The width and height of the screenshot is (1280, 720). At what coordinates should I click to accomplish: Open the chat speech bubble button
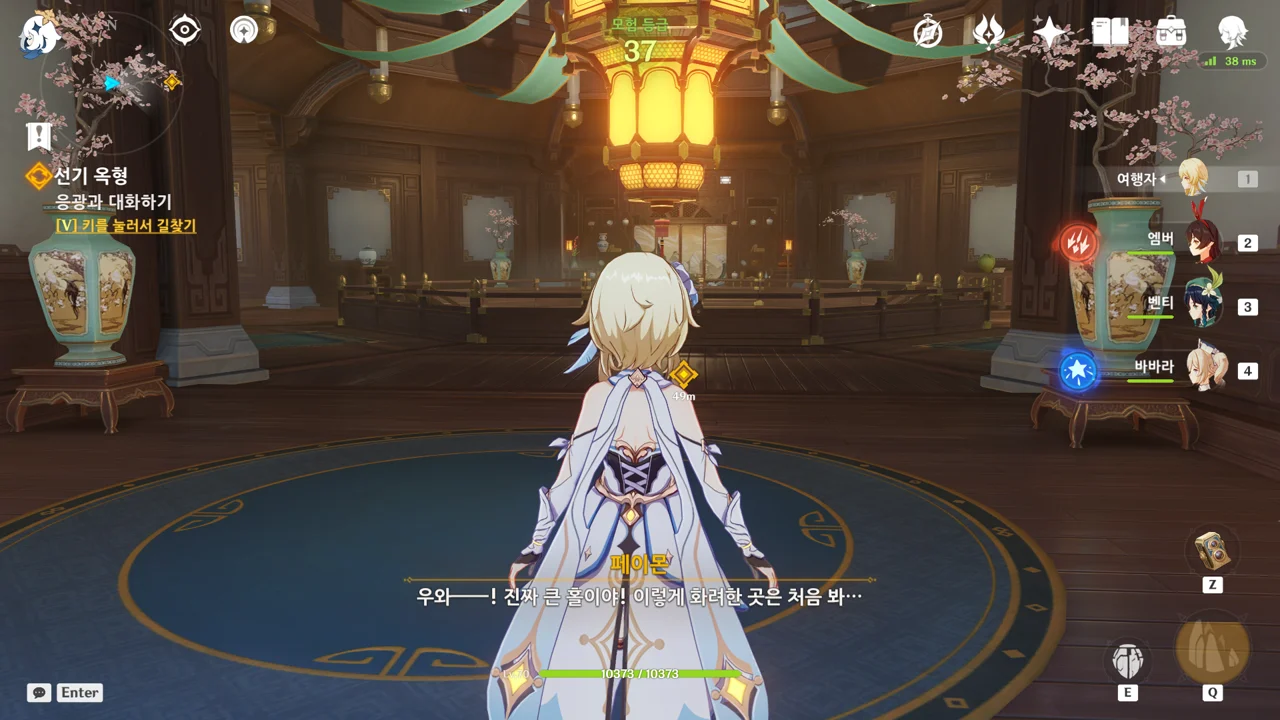(x=39, y=692)
